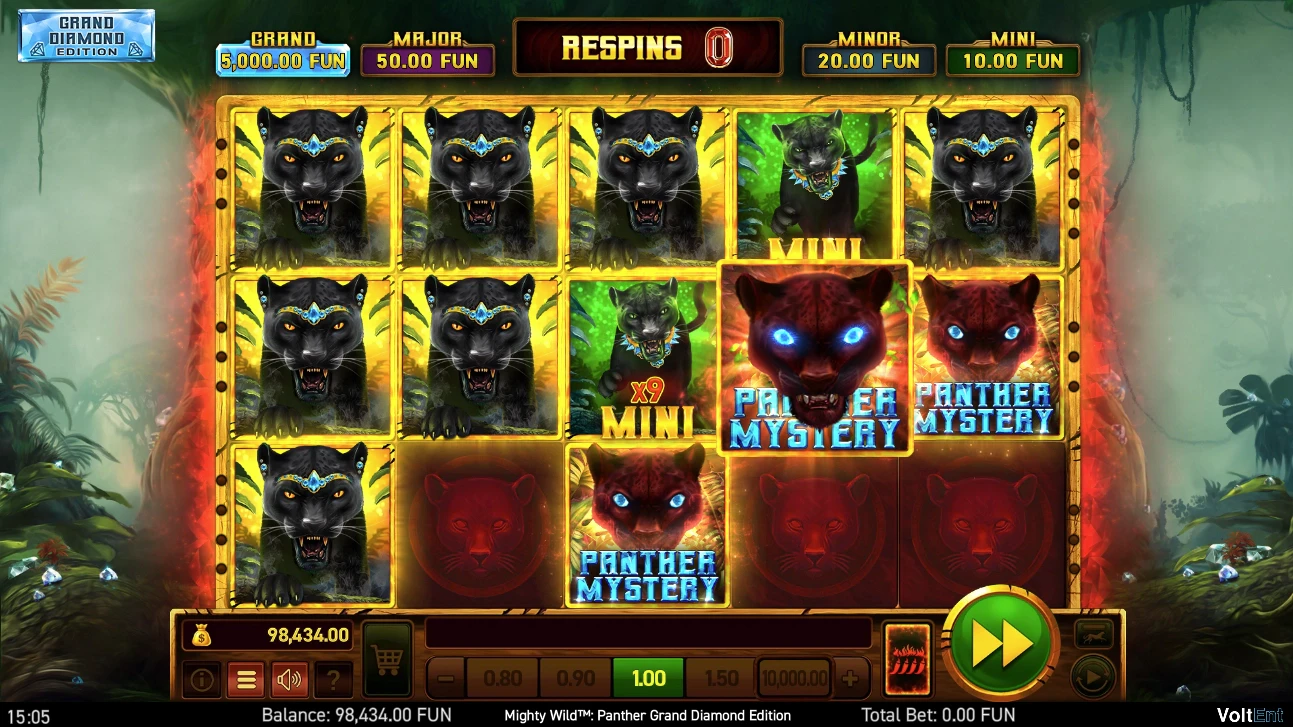Viewport: 1293px width, 727px height.
Task: Increase the bet with plus button
Action: (x=850, y=679)
